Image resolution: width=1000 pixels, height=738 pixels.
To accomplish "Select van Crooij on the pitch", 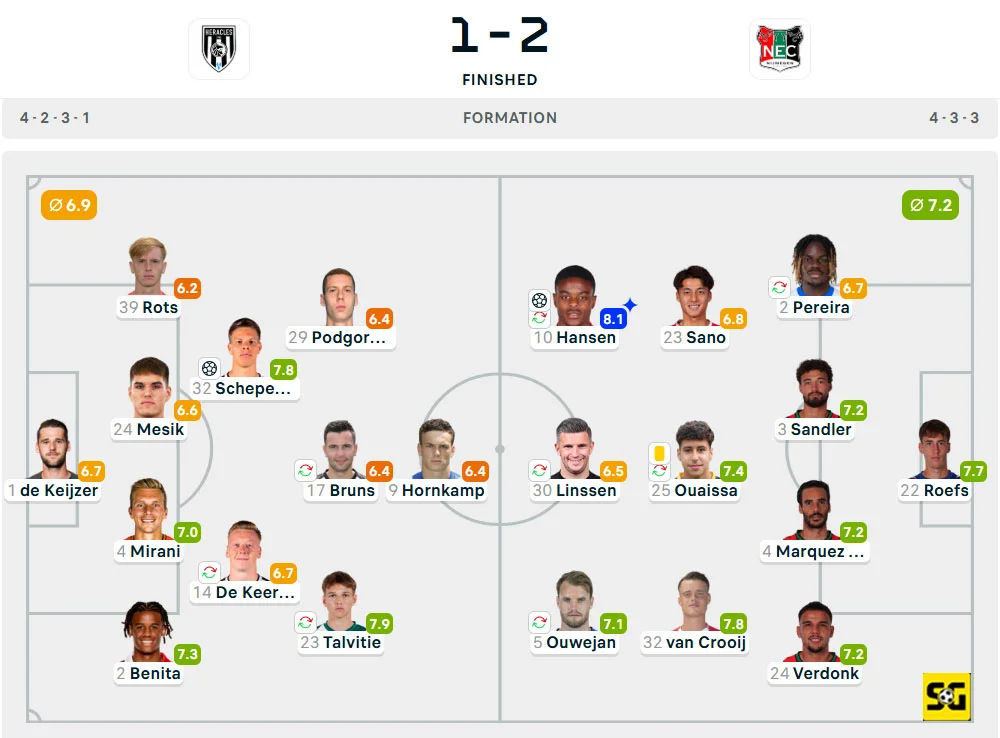I will [x=694, y=602].
